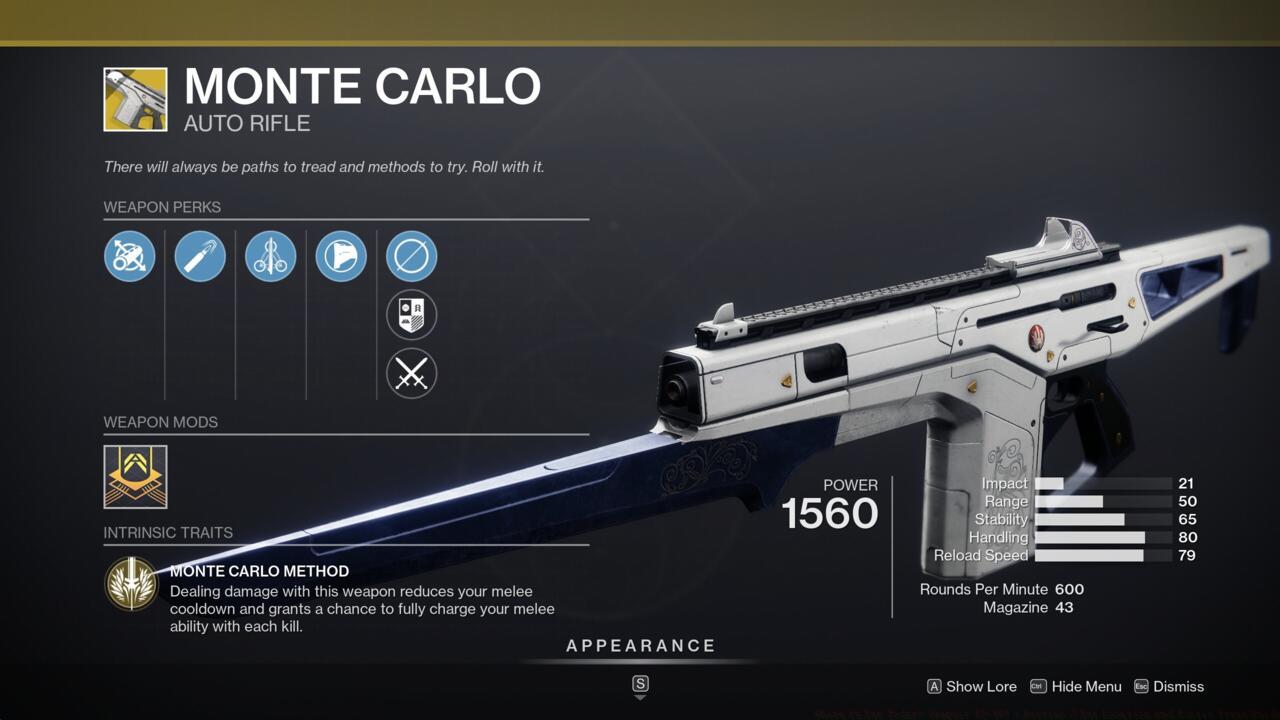The width and height of the screenshot is (1280, 720).
Task: Select the Arrowhead Brake barrel perk
Action: click(129, 256)
